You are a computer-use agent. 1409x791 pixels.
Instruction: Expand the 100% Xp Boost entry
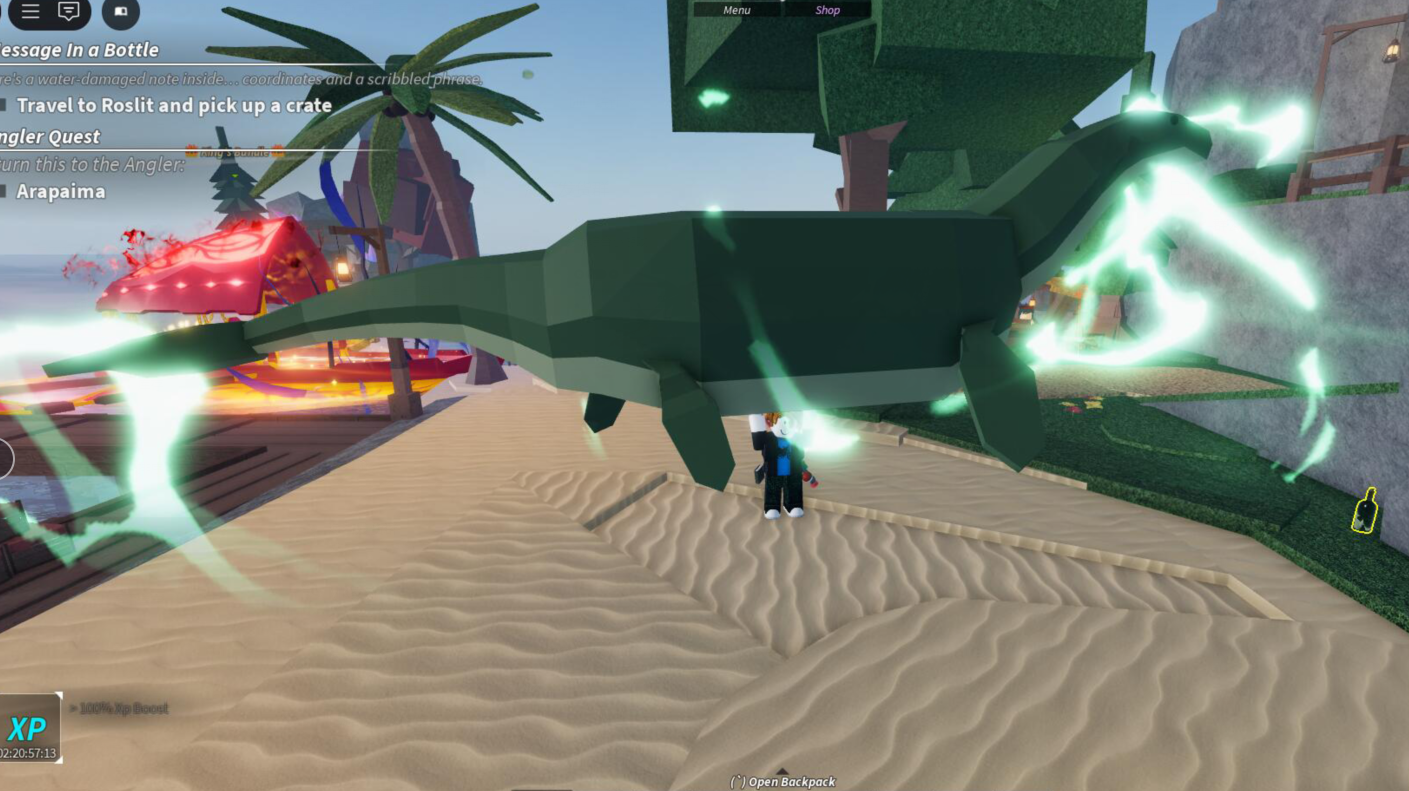point(120,708)
